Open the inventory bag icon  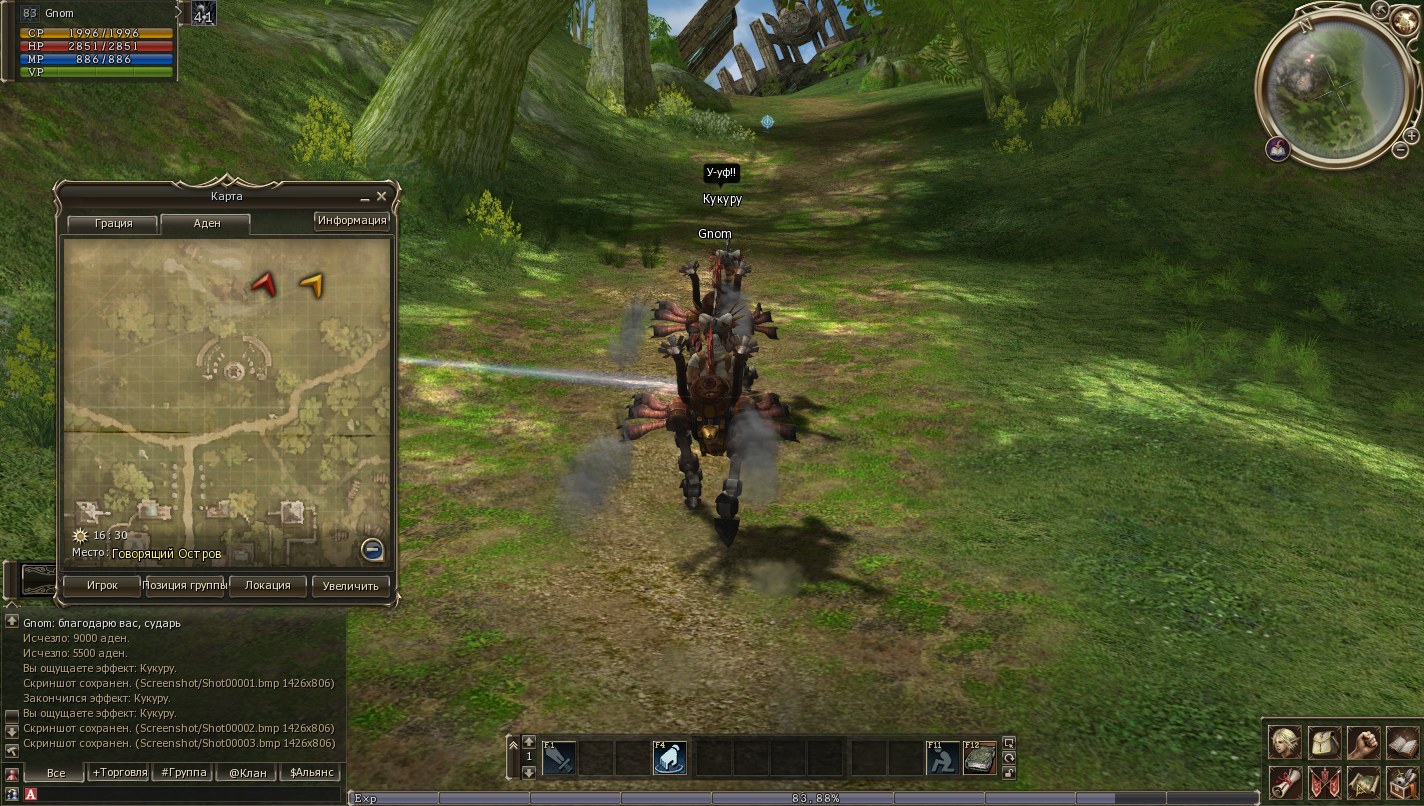(x=1323, y=741)
